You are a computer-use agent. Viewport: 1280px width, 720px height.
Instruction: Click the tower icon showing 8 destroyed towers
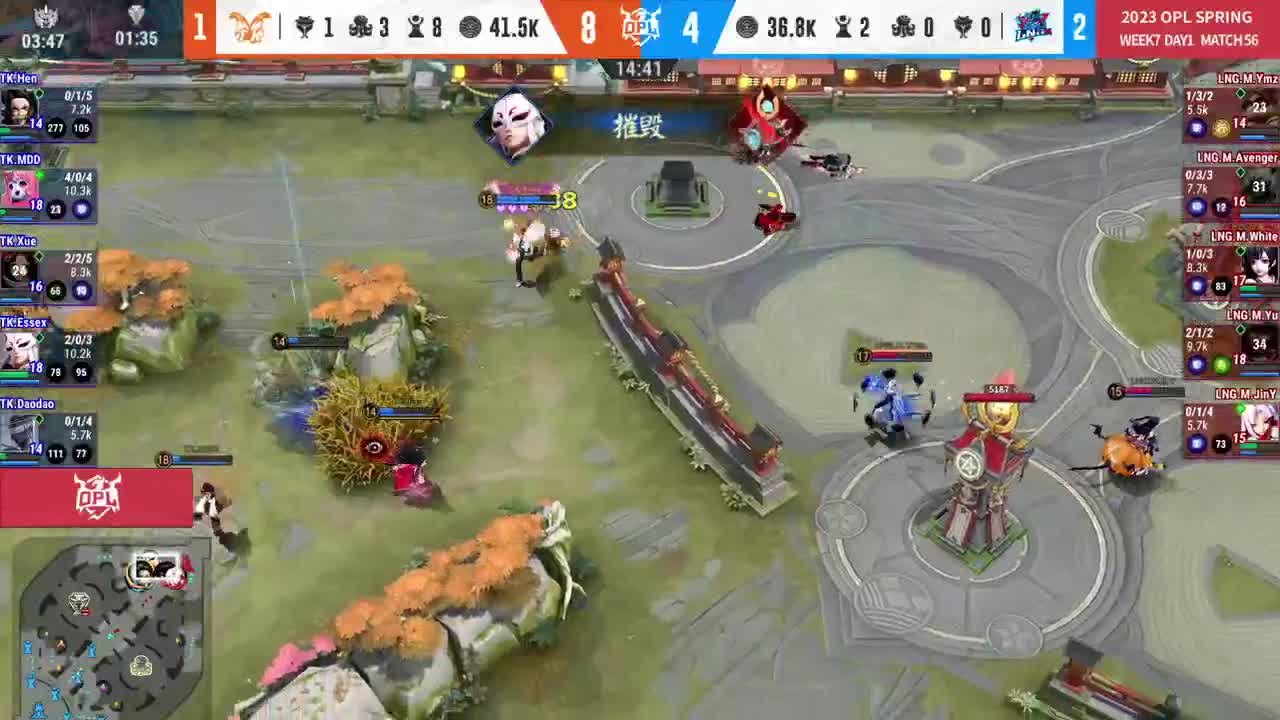point(414,28)
